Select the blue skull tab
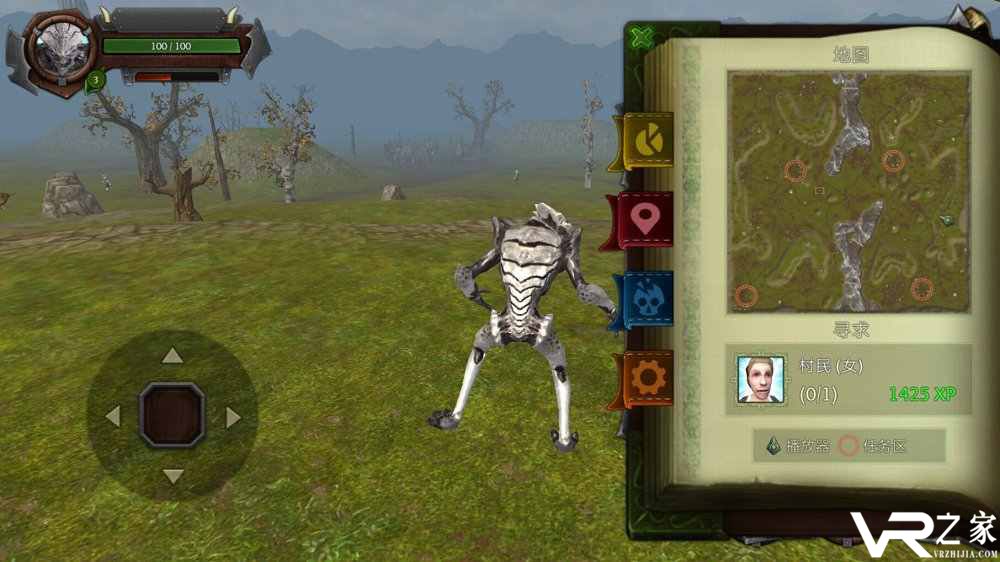The height and width of the screenshot is (562, 1000). pyautogui.click(x=647, y=299)
